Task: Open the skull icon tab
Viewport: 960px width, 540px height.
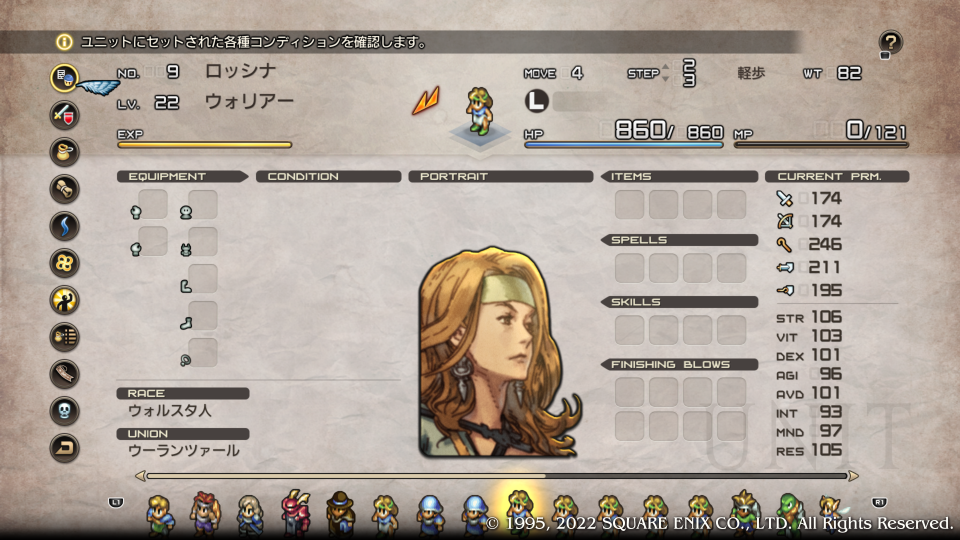Action: point(65,410)
